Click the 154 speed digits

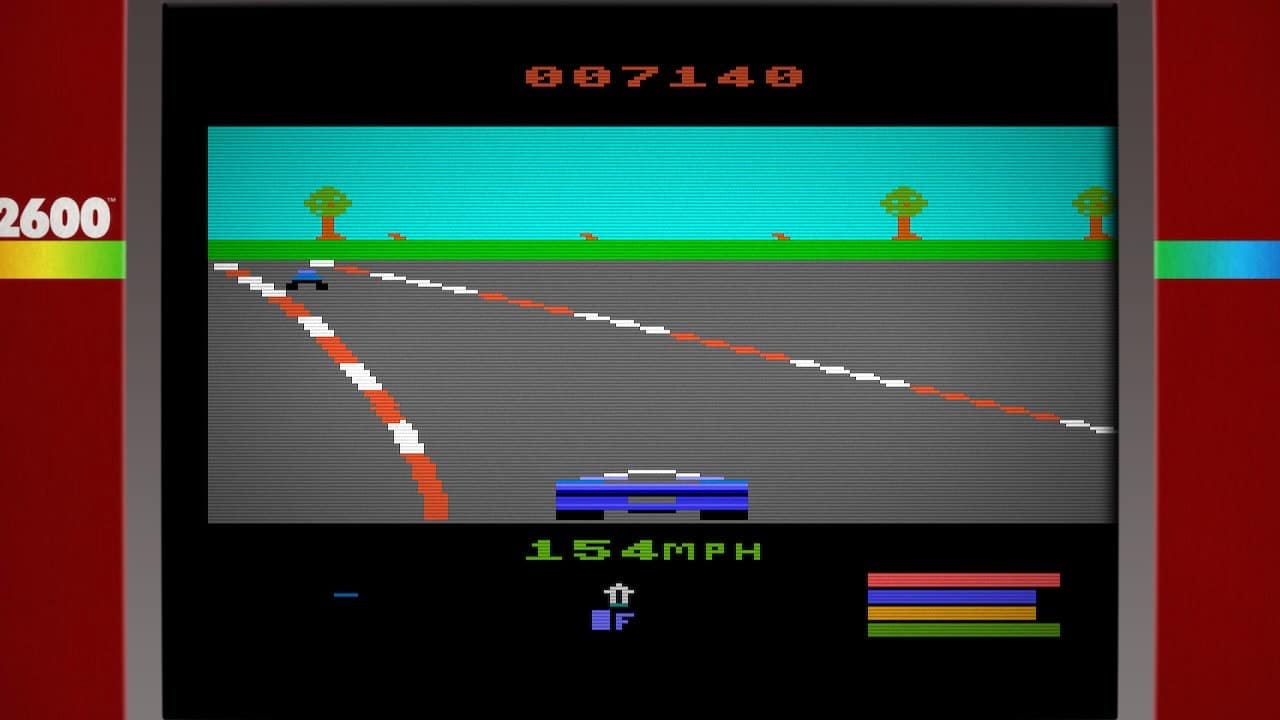591,549
